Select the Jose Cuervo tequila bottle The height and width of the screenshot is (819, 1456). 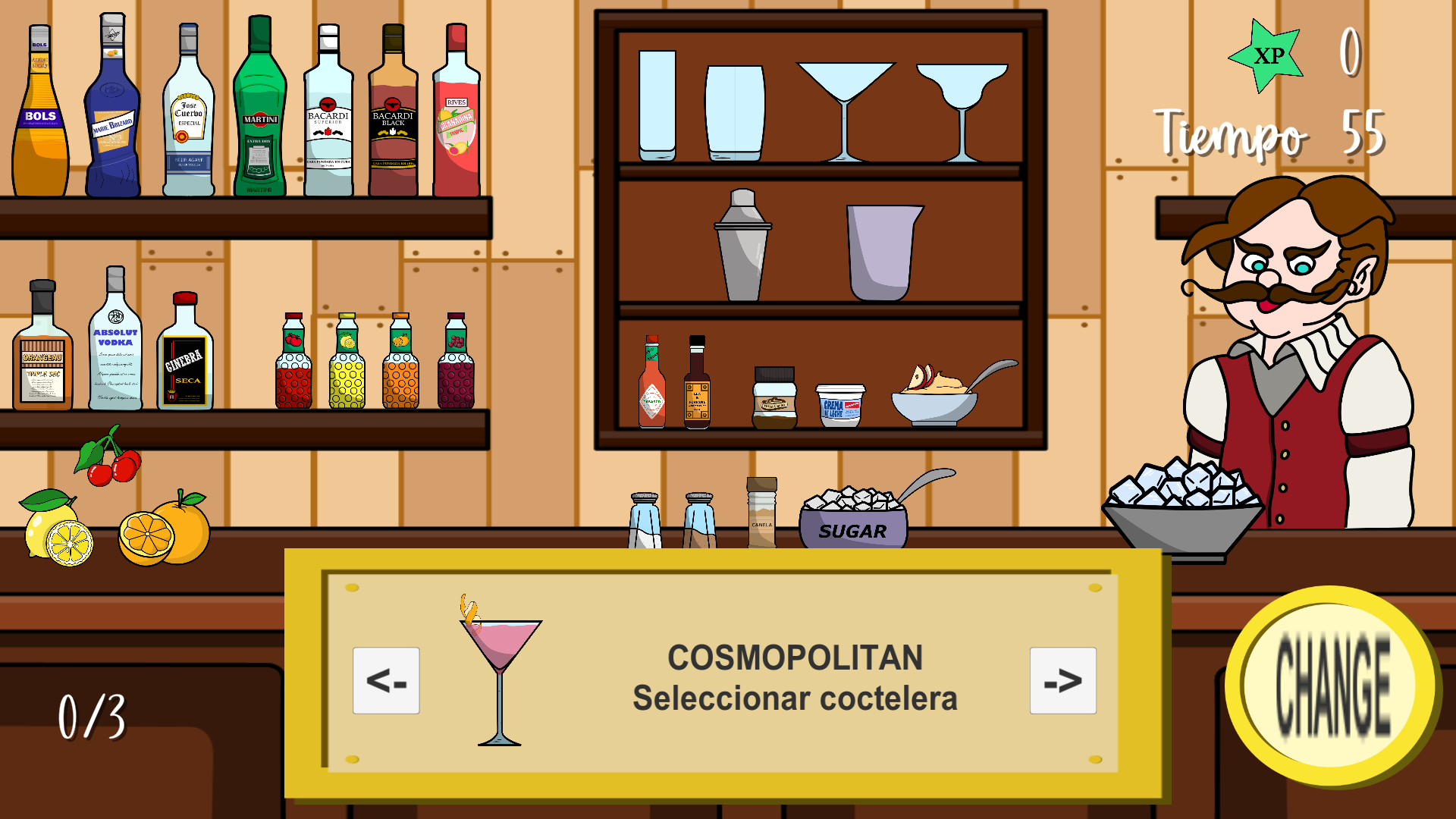[x=188, y=114]
